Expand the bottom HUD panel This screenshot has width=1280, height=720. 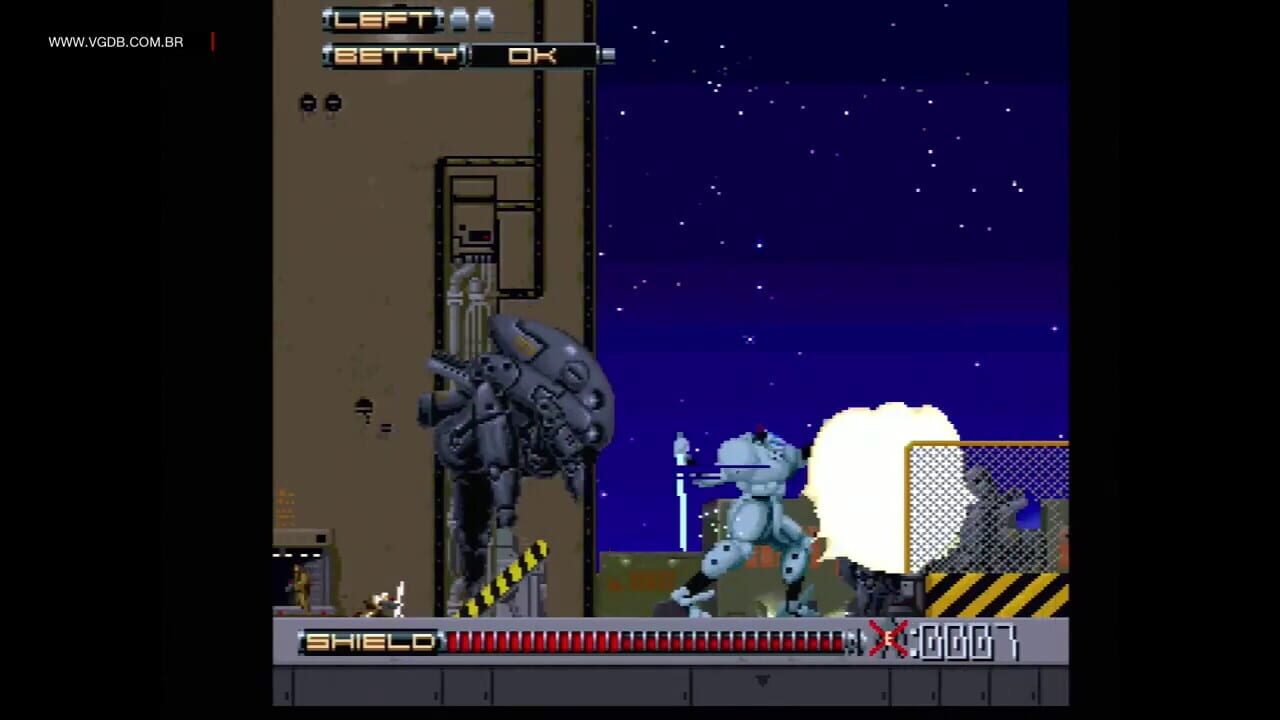pos(670,643)
